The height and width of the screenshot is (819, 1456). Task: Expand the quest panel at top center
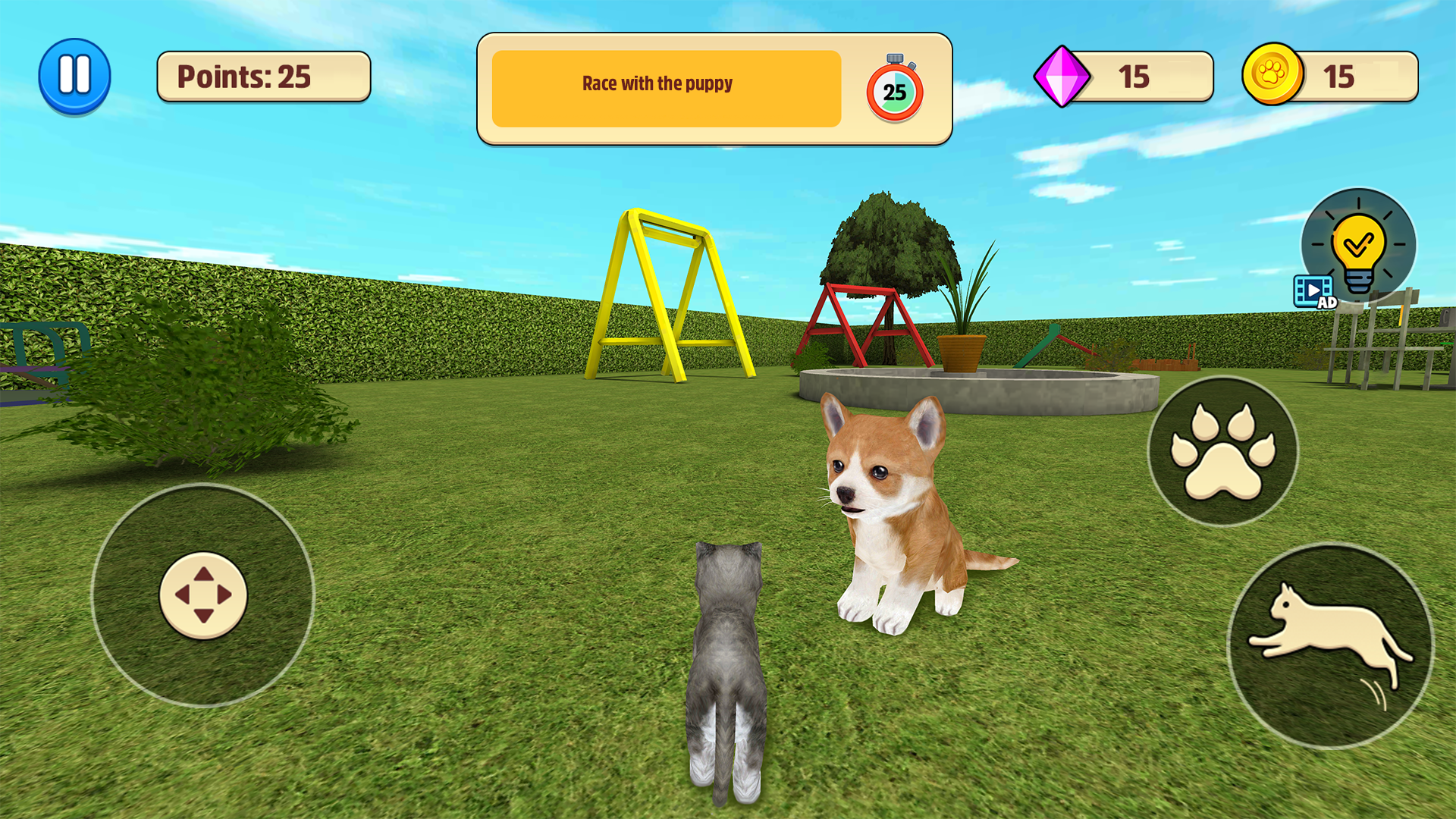tap(713, 87)
